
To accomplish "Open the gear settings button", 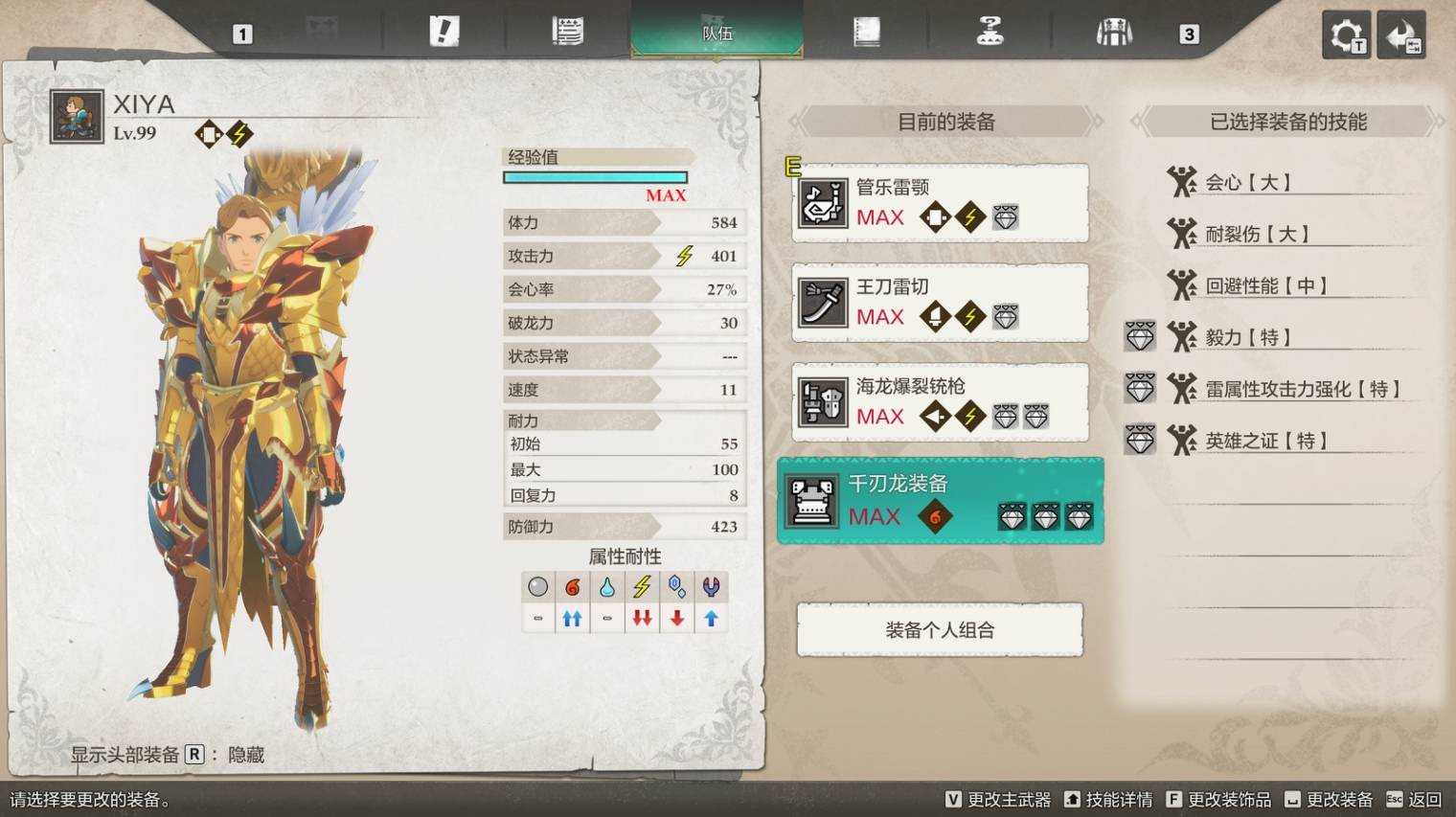I will click(1346, 35).
